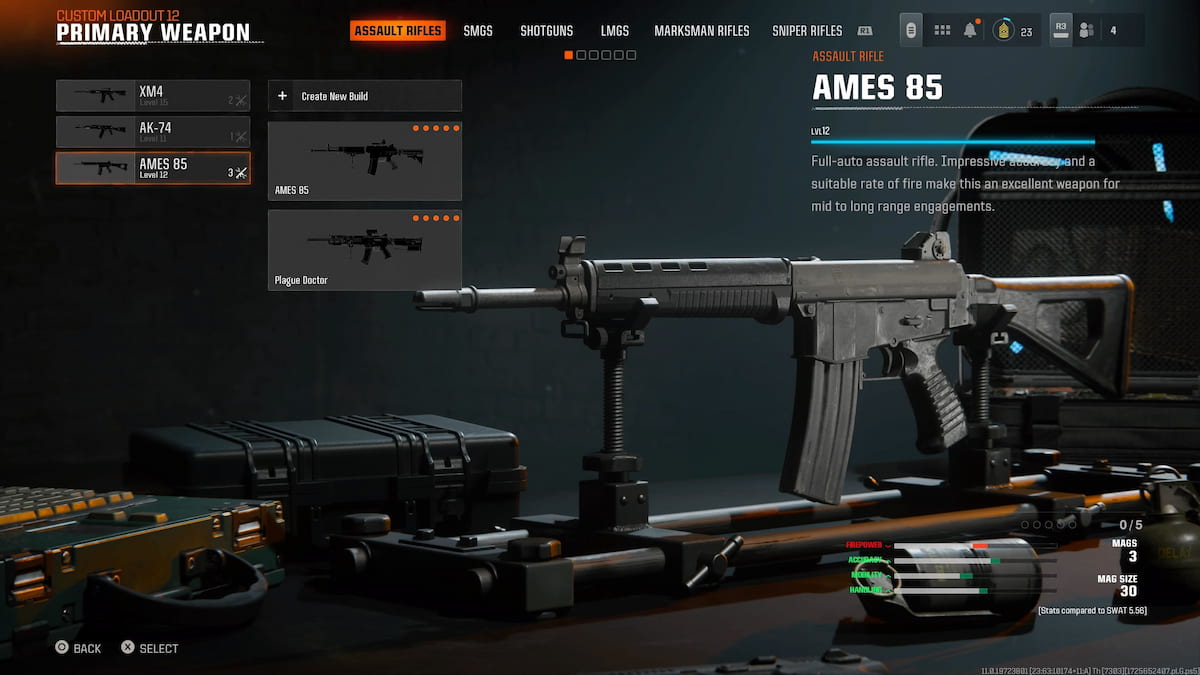Open the Sniper Rifles tab

tap(807, 31)
